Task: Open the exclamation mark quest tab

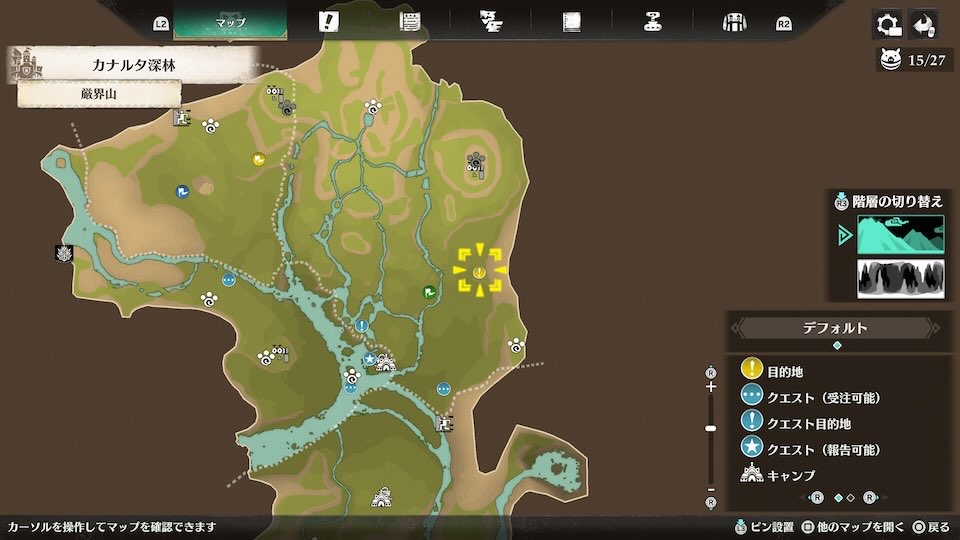Action: 328,22
